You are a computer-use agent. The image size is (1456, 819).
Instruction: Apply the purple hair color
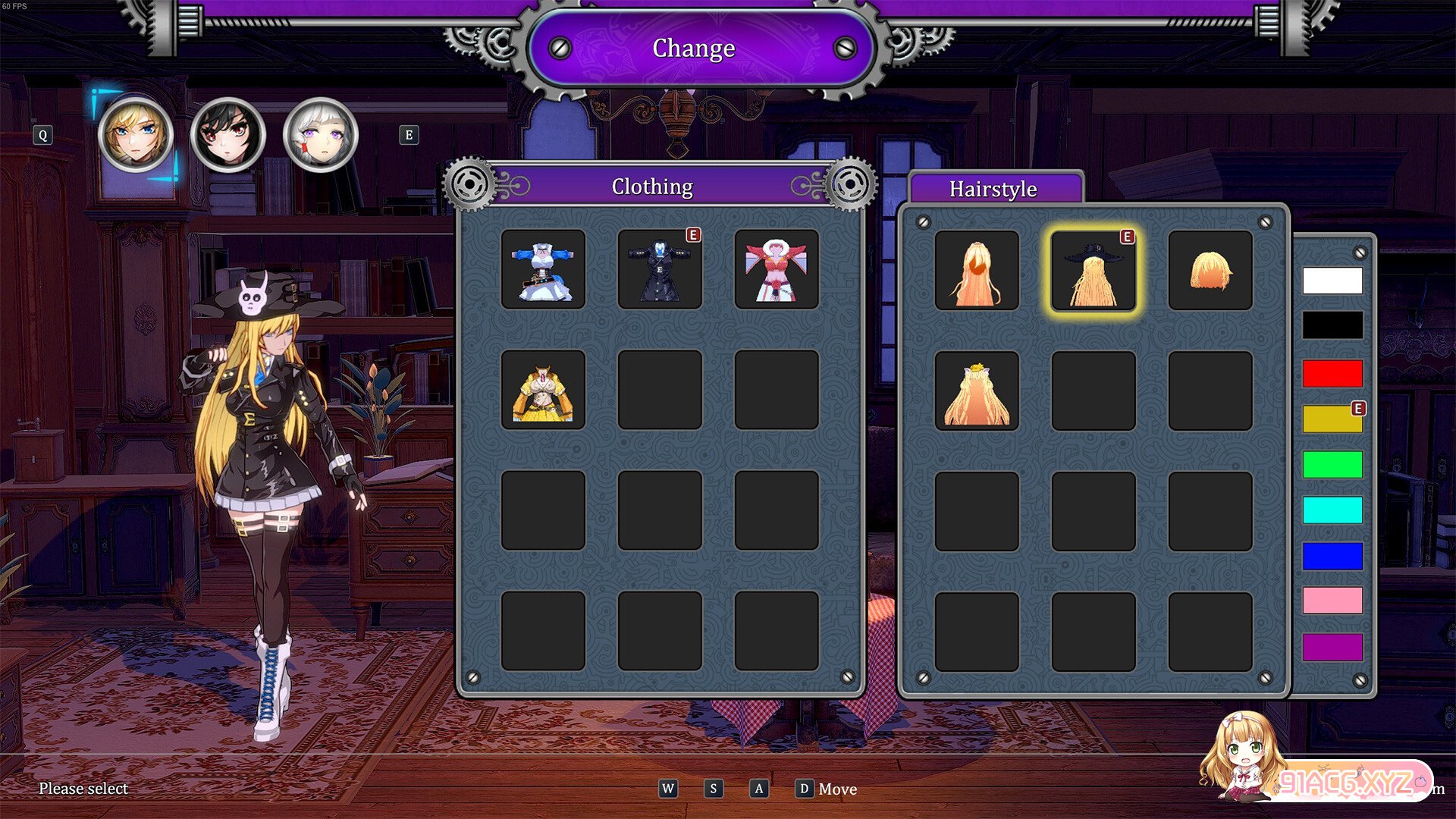click(x=1332, y=647)
